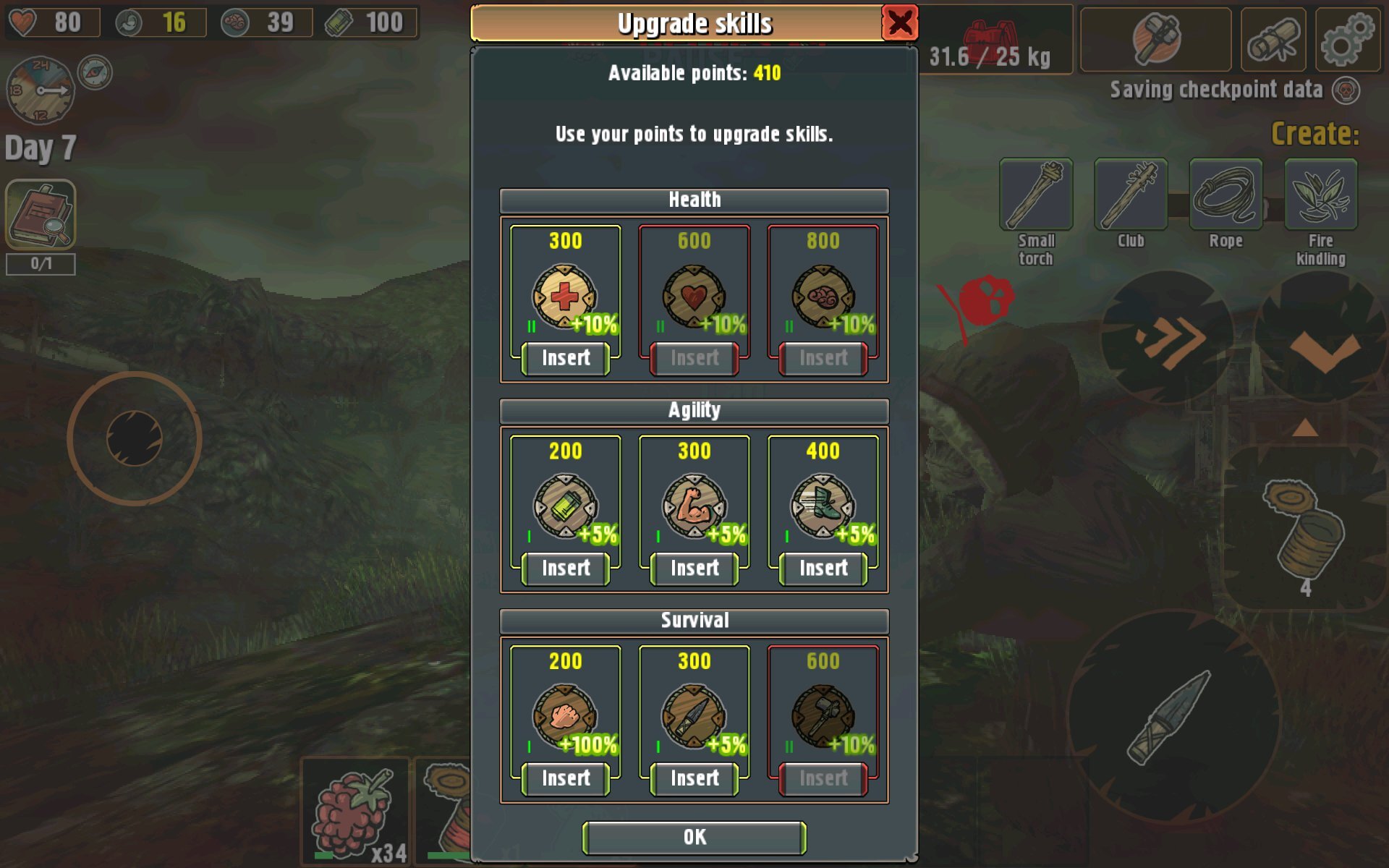This screenshot has width=1389, height=868.
Task: Insert points into the flexed arm skill
Action: point(694,569)
